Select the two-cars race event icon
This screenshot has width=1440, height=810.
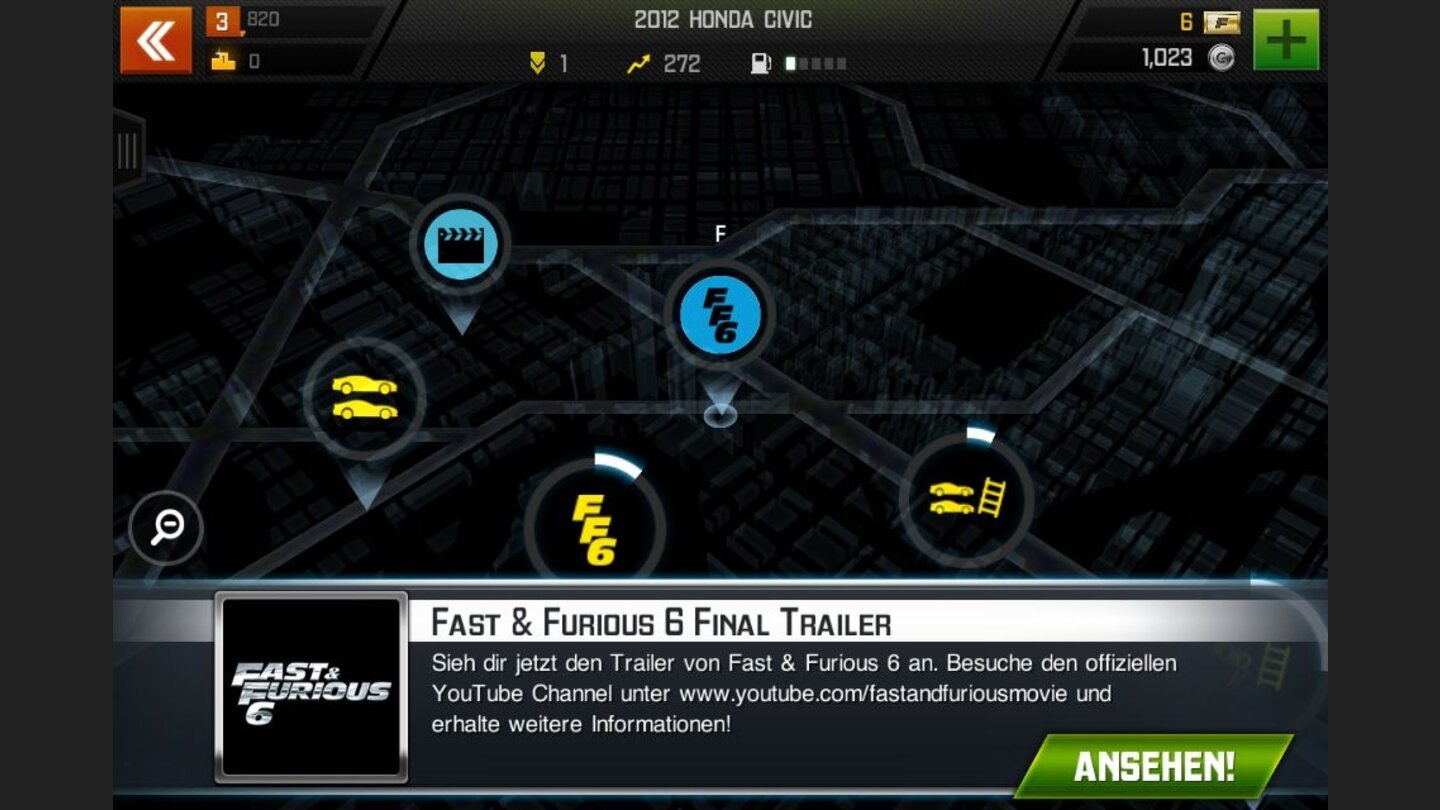[366, 398]
